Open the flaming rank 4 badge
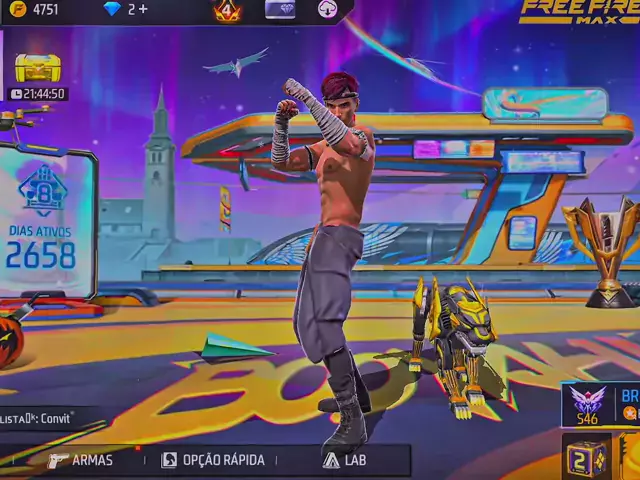 point(227,10)
